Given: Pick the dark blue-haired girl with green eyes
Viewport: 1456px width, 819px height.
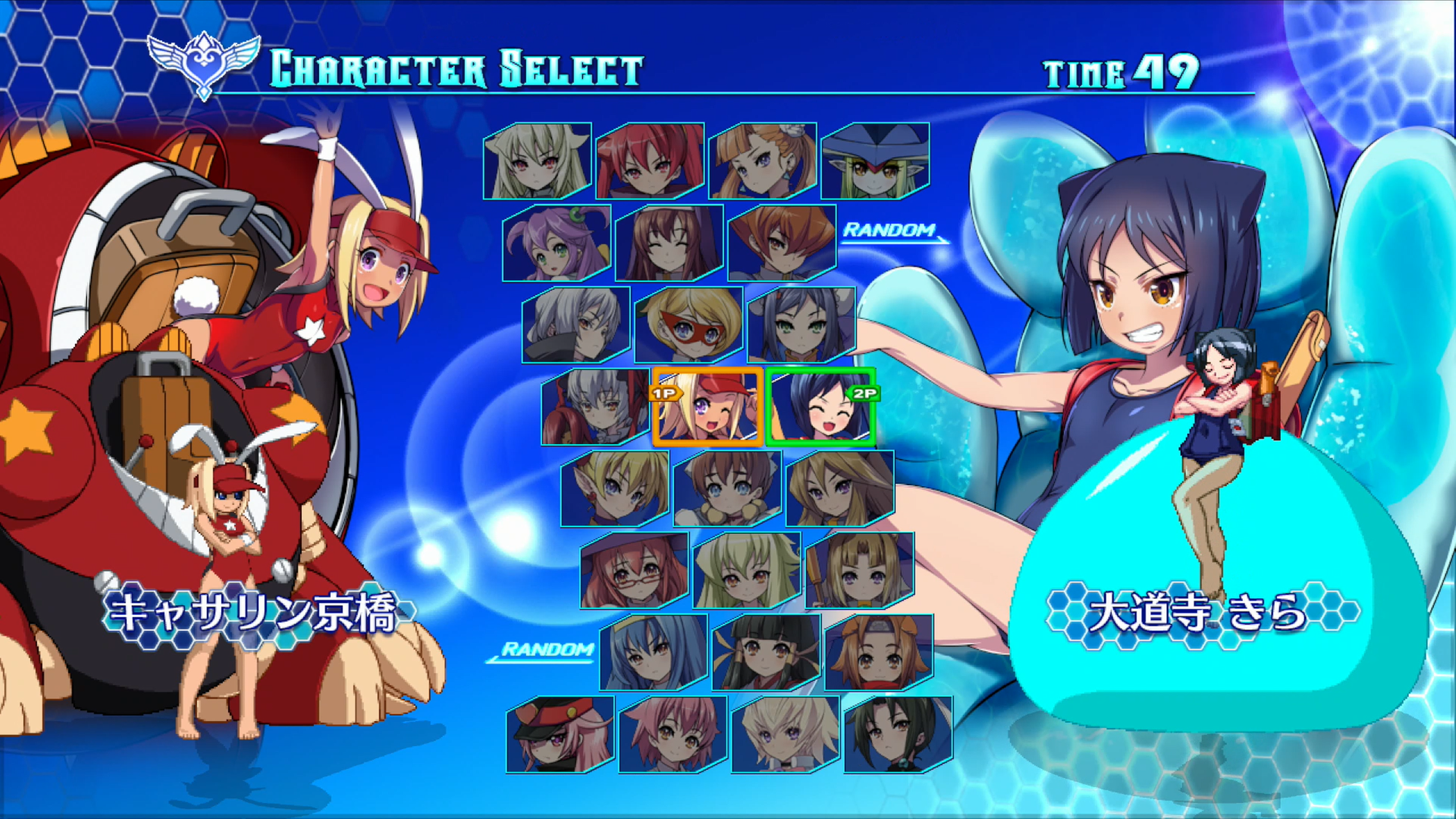Looking at the screenshot, I should click(801, 325).
